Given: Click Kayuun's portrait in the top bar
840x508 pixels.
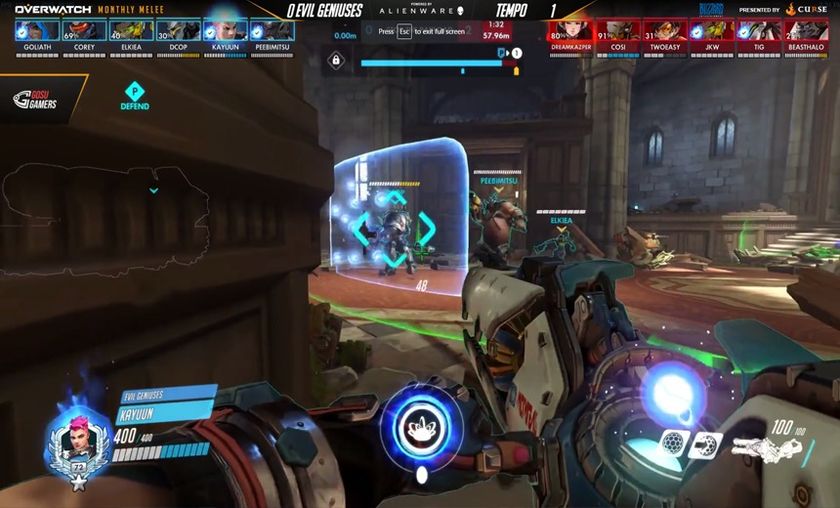Looking at the screenshot, I should 225,31.
